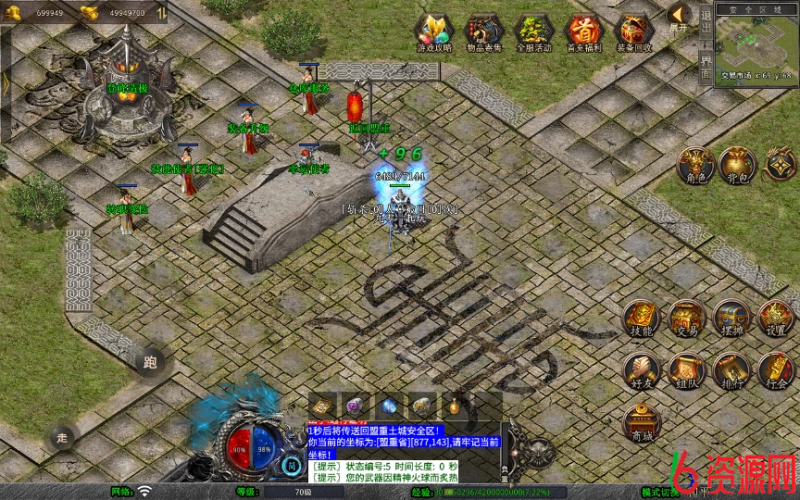
Task: Open the 摆摊 stall vendor menu
Action: pyautogui.click(x=732, y=319)
